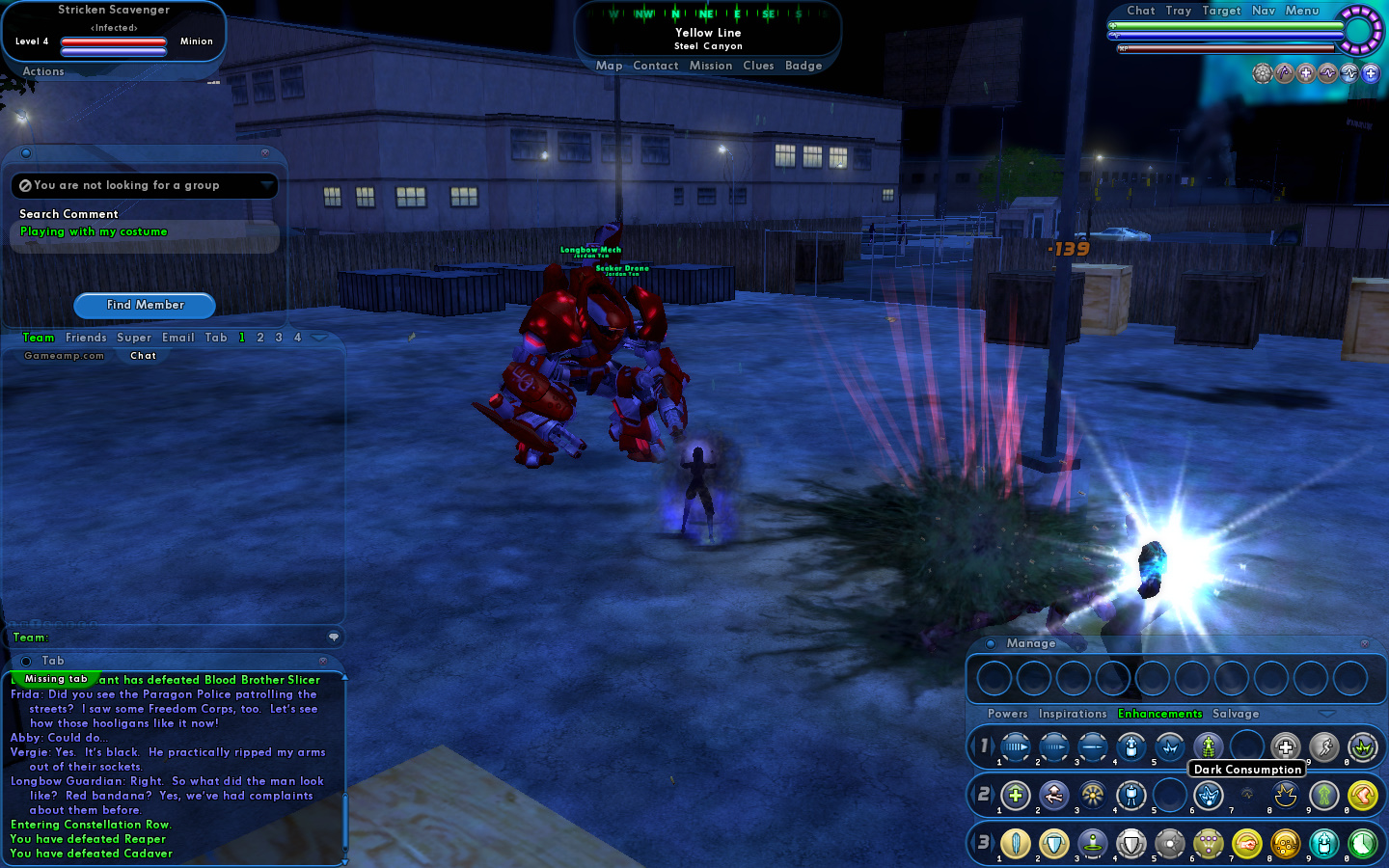1389x868 pixels.
Task: View the Clues window
Action: (x=758, y=66)
